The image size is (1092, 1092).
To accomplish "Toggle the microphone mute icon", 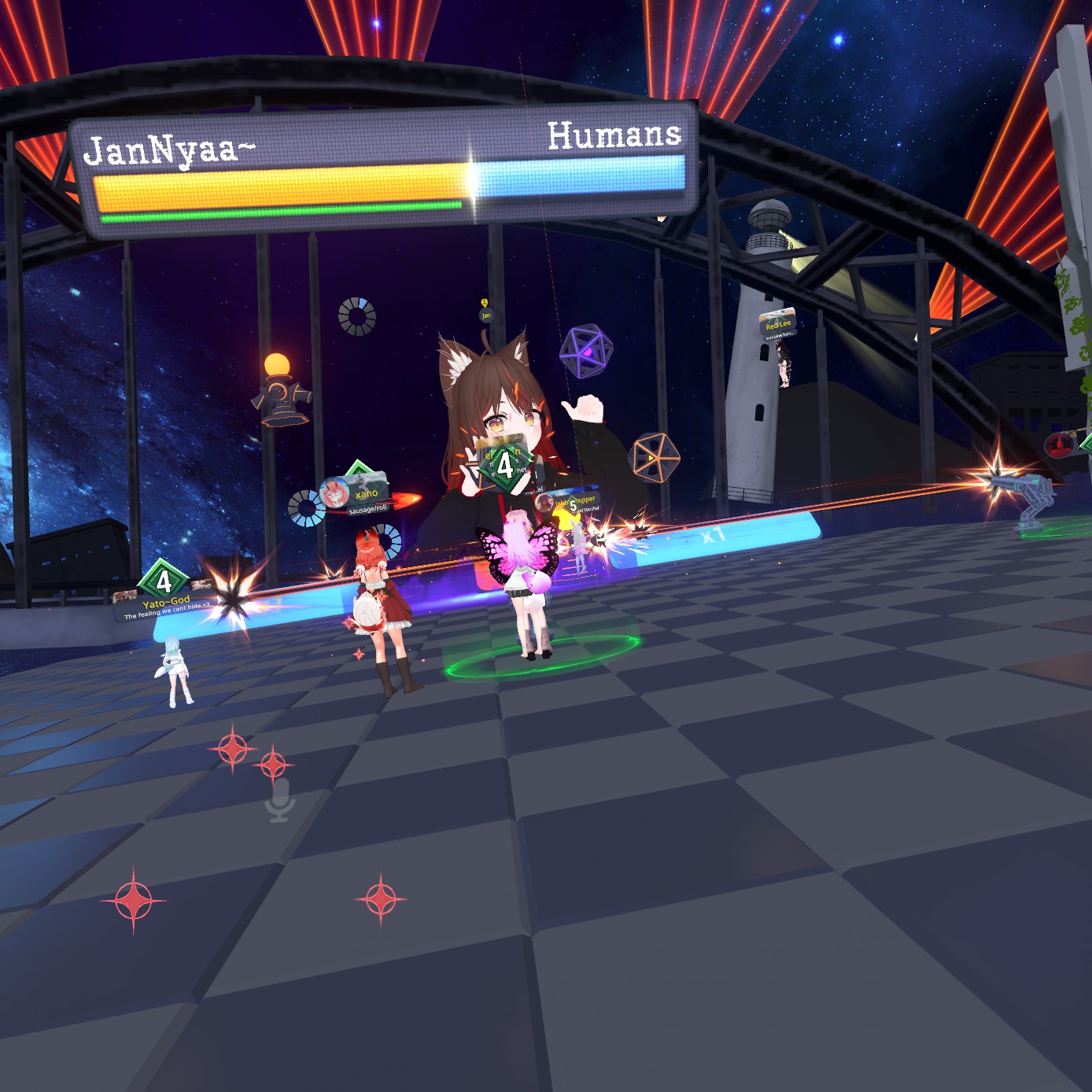I will (279, 799).
